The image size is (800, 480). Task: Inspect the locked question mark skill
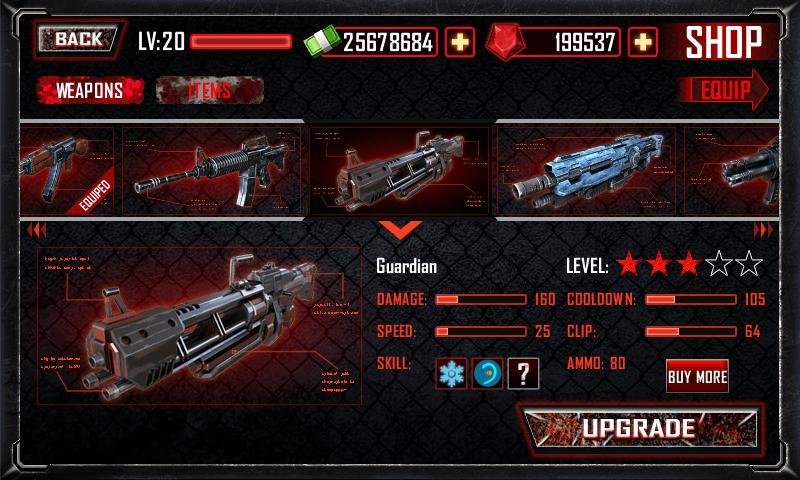523,374
